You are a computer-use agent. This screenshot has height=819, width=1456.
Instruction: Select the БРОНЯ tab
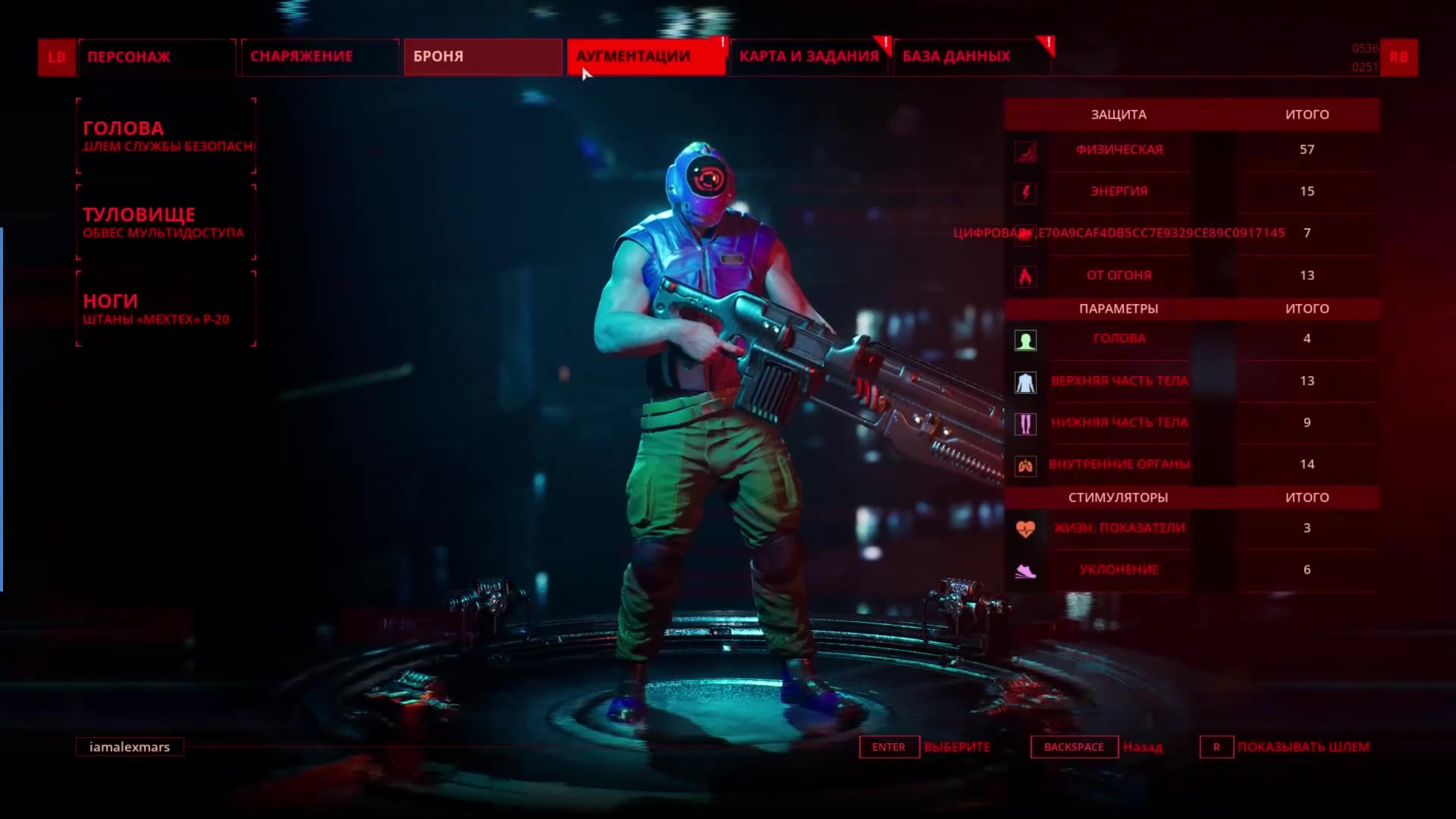(x=482, y=57)
